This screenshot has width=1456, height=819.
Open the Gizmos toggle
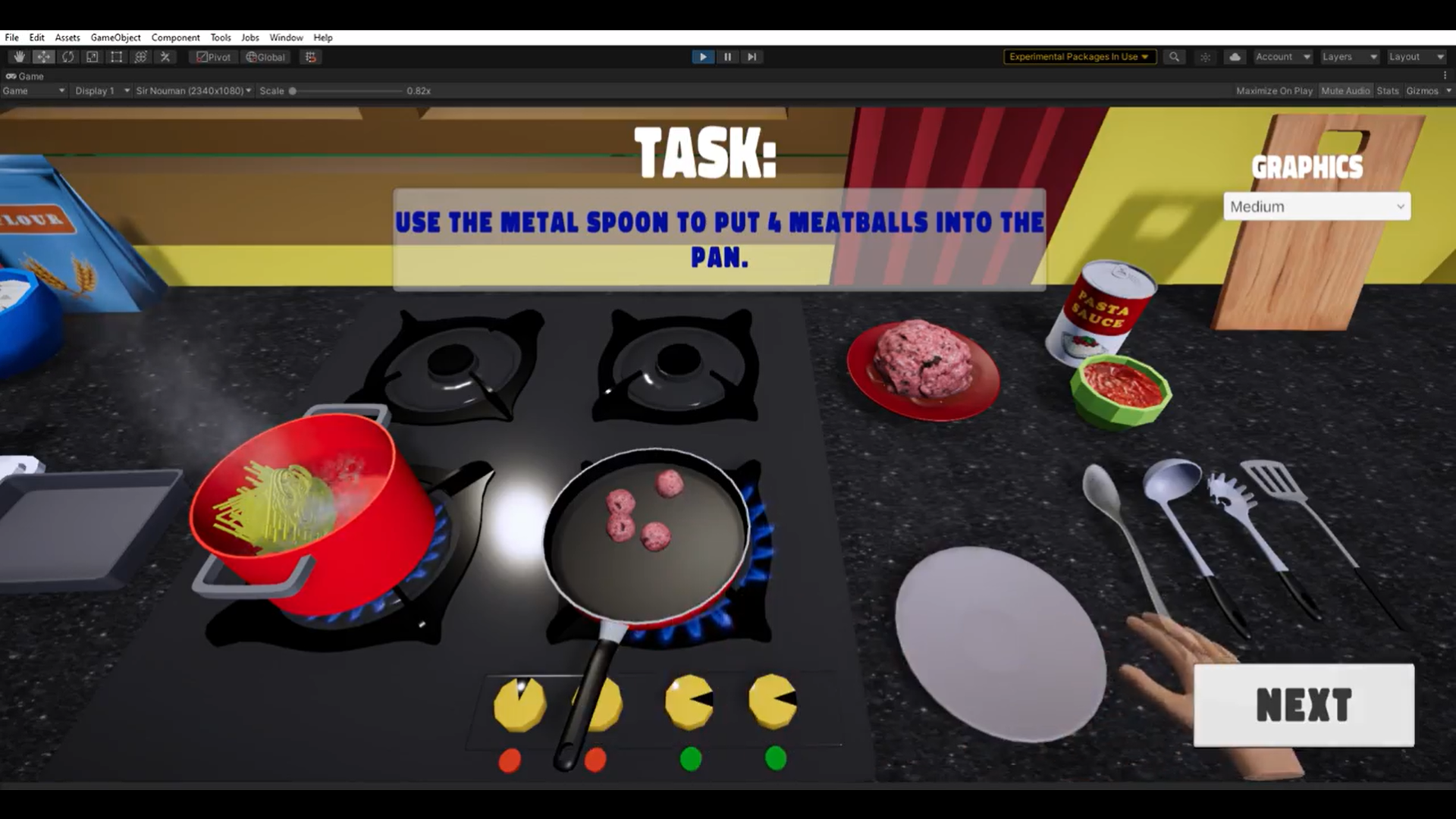point(1422,91)
